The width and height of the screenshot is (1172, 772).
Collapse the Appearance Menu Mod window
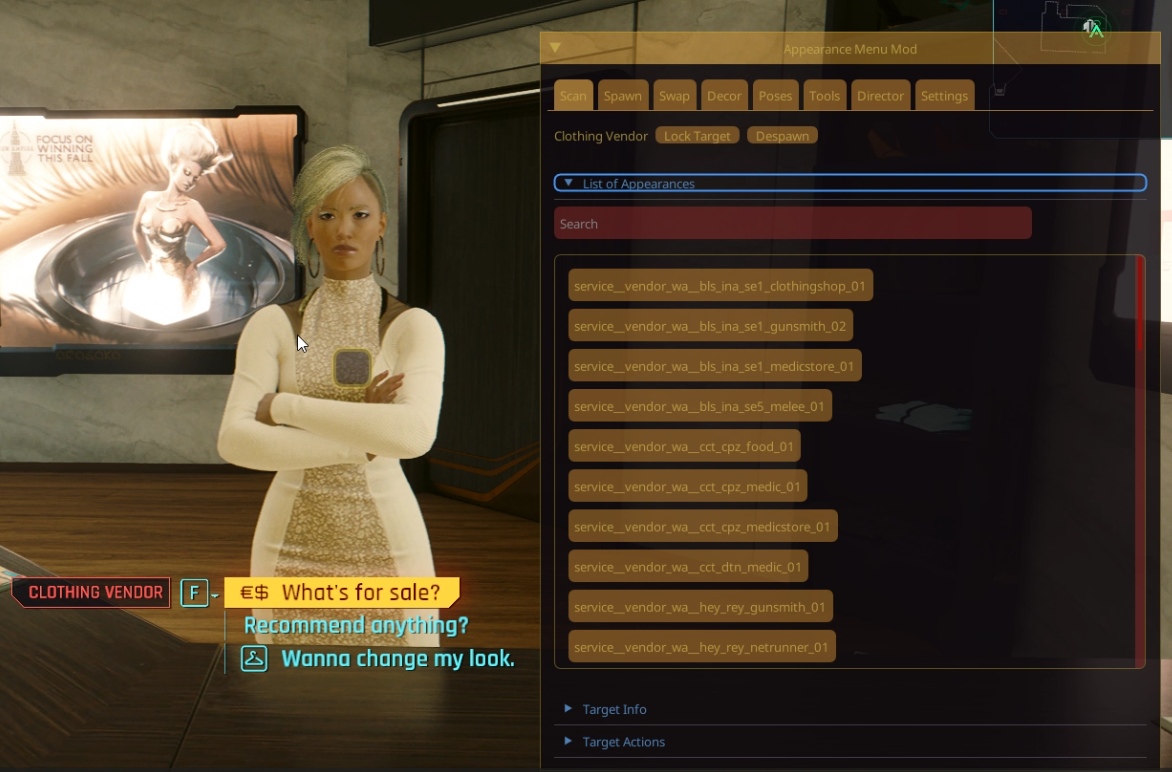coord(555,48)
